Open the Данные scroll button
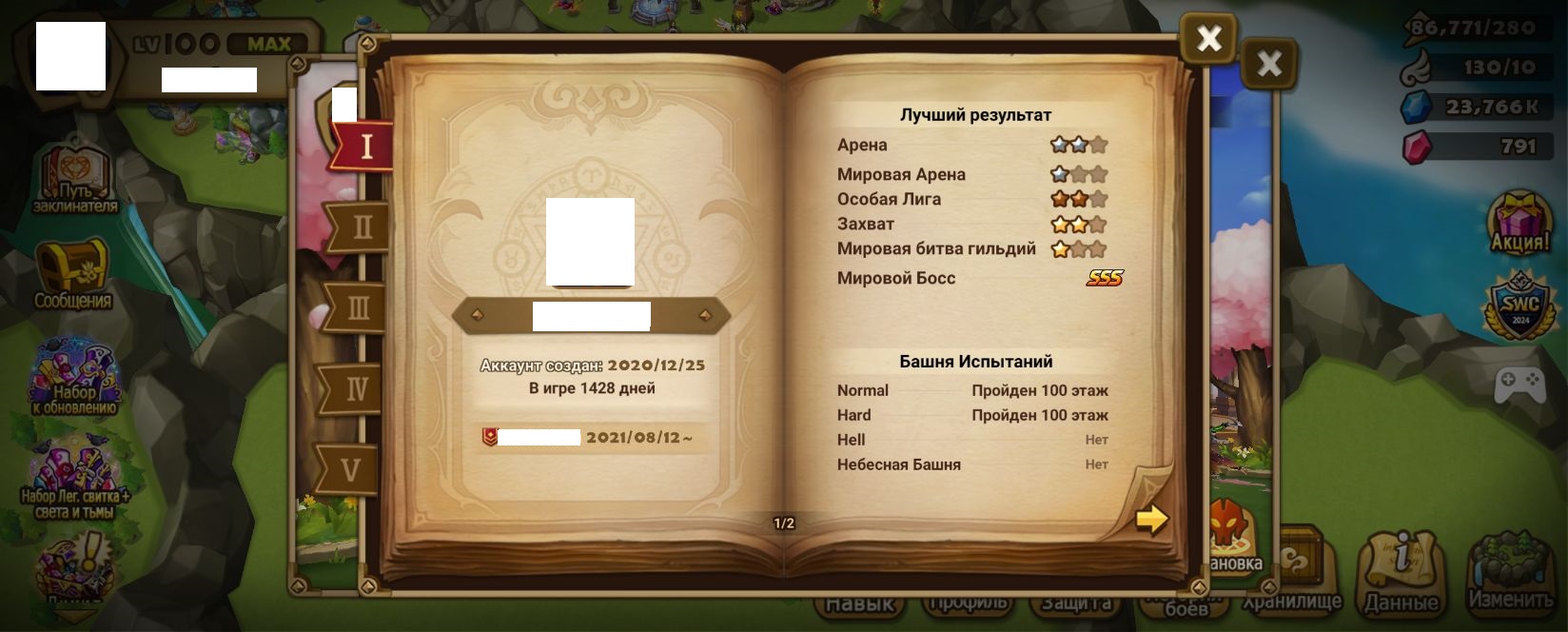 tap(1401, 571)
